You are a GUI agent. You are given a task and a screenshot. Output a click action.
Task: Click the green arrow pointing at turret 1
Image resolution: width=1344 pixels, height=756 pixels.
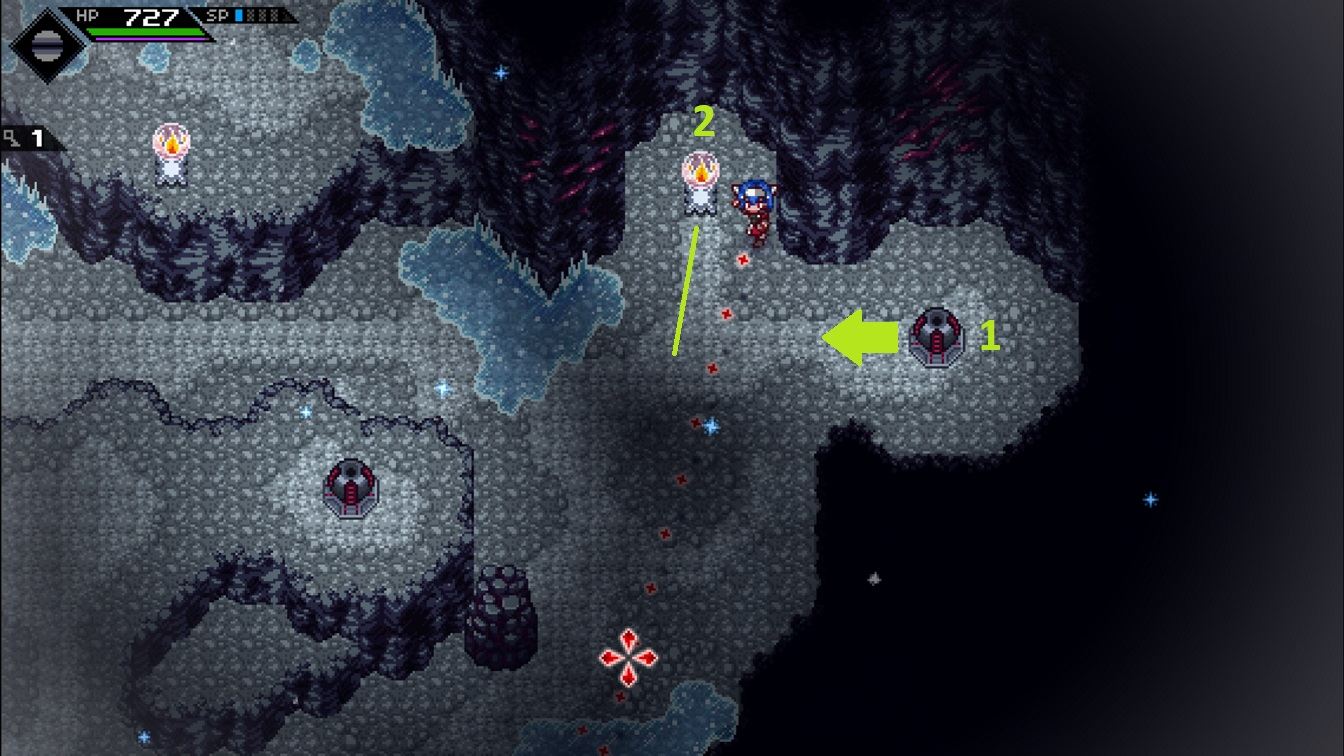tap(860, 335)
